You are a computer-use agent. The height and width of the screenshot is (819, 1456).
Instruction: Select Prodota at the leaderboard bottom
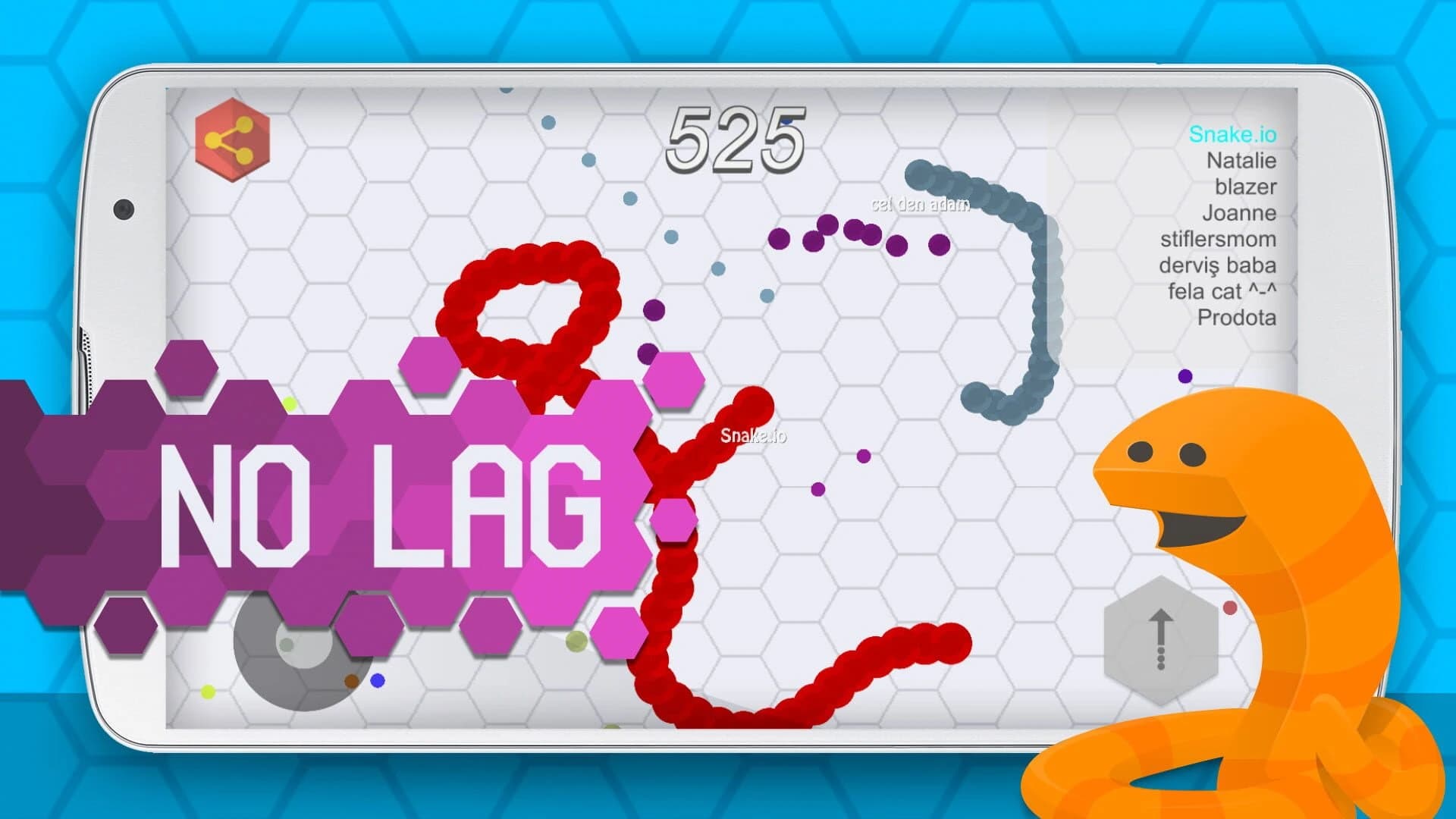pyautogui.click(x=1239, y=319)
